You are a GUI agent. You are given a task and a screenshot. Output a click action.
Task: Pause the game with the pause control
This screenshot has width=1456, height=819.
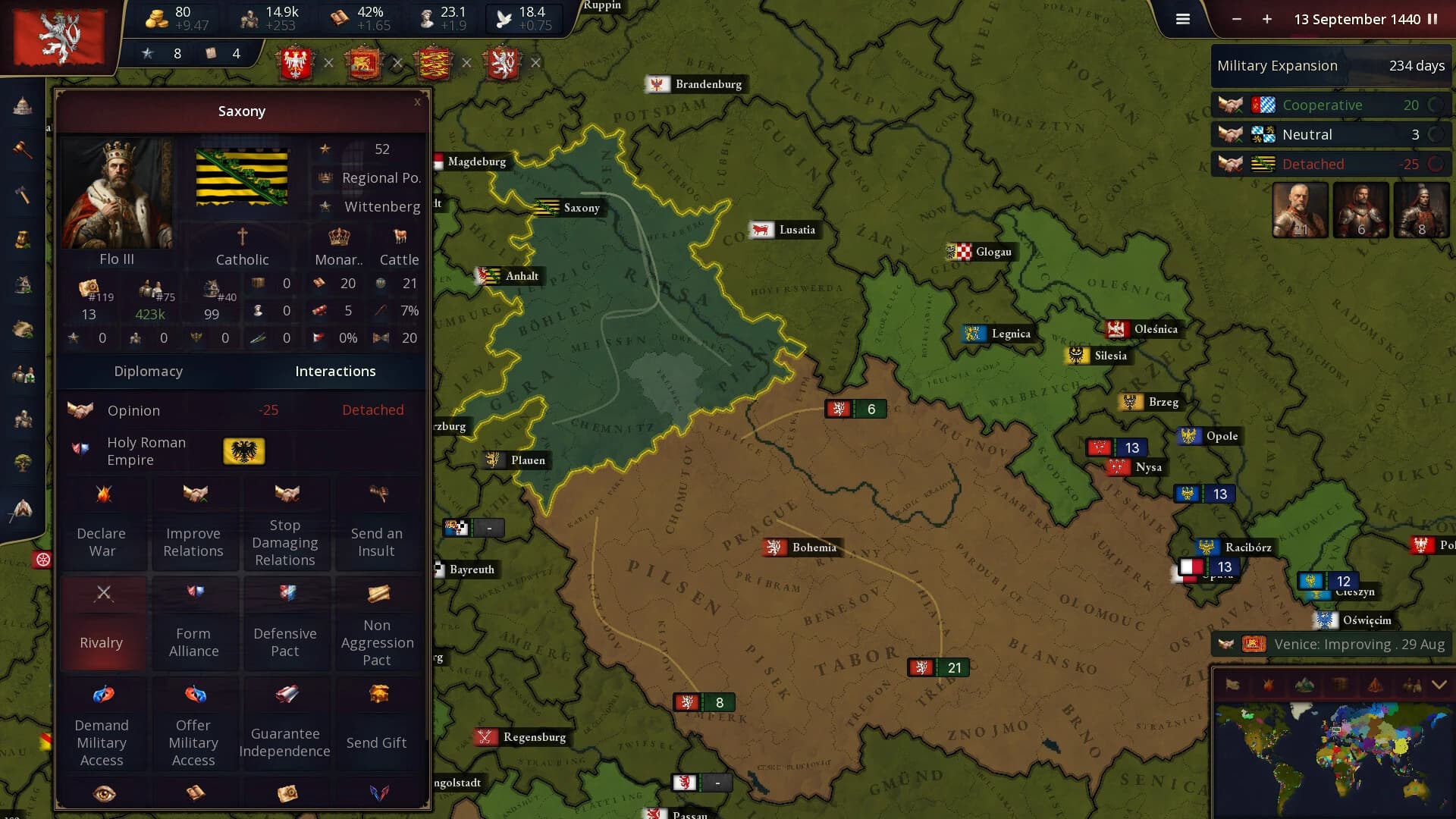click(1432, 20)
